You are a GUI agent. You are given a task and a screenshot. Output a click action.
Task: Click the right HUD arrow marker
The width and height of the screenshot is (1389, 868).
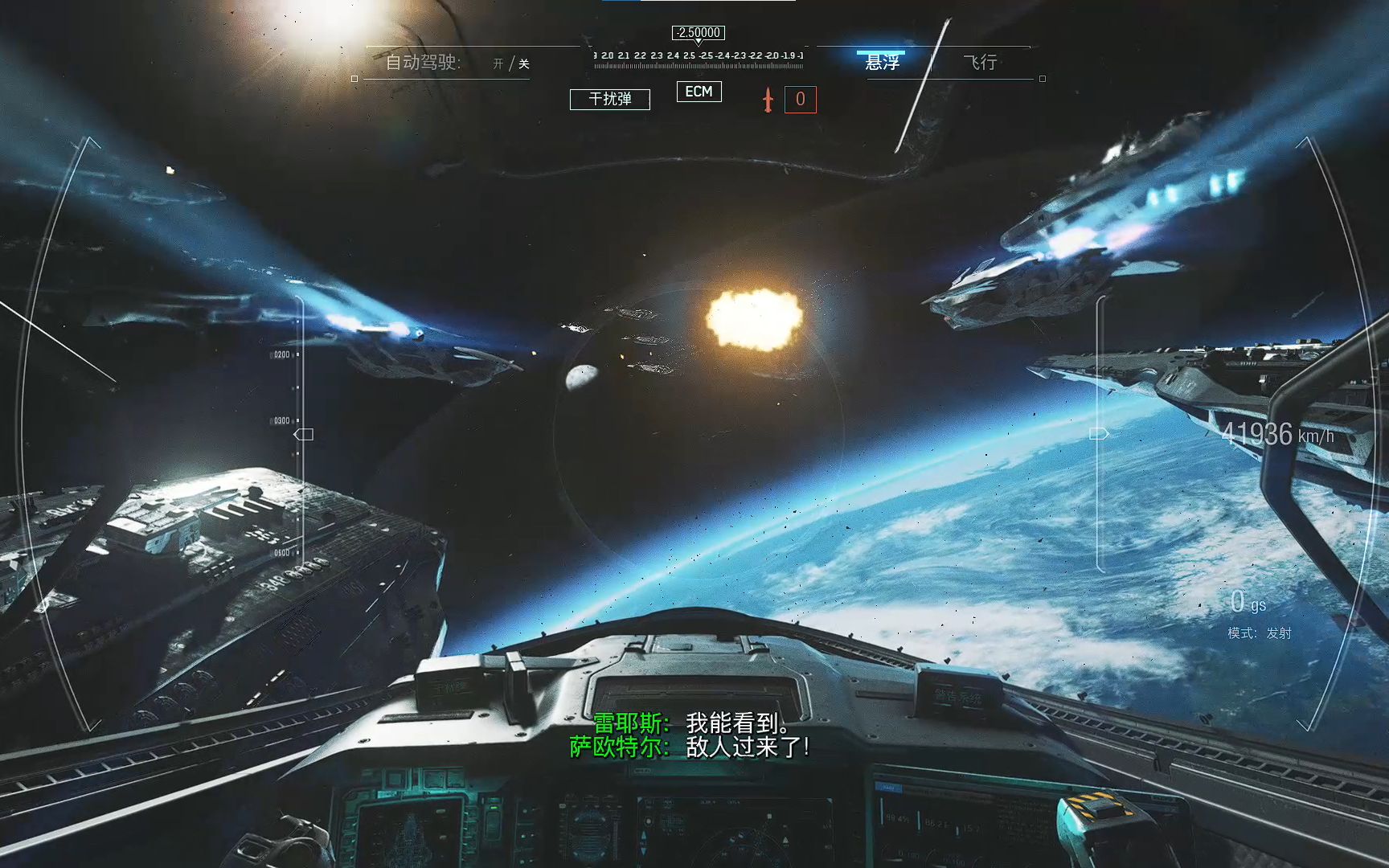point(1098,434)
